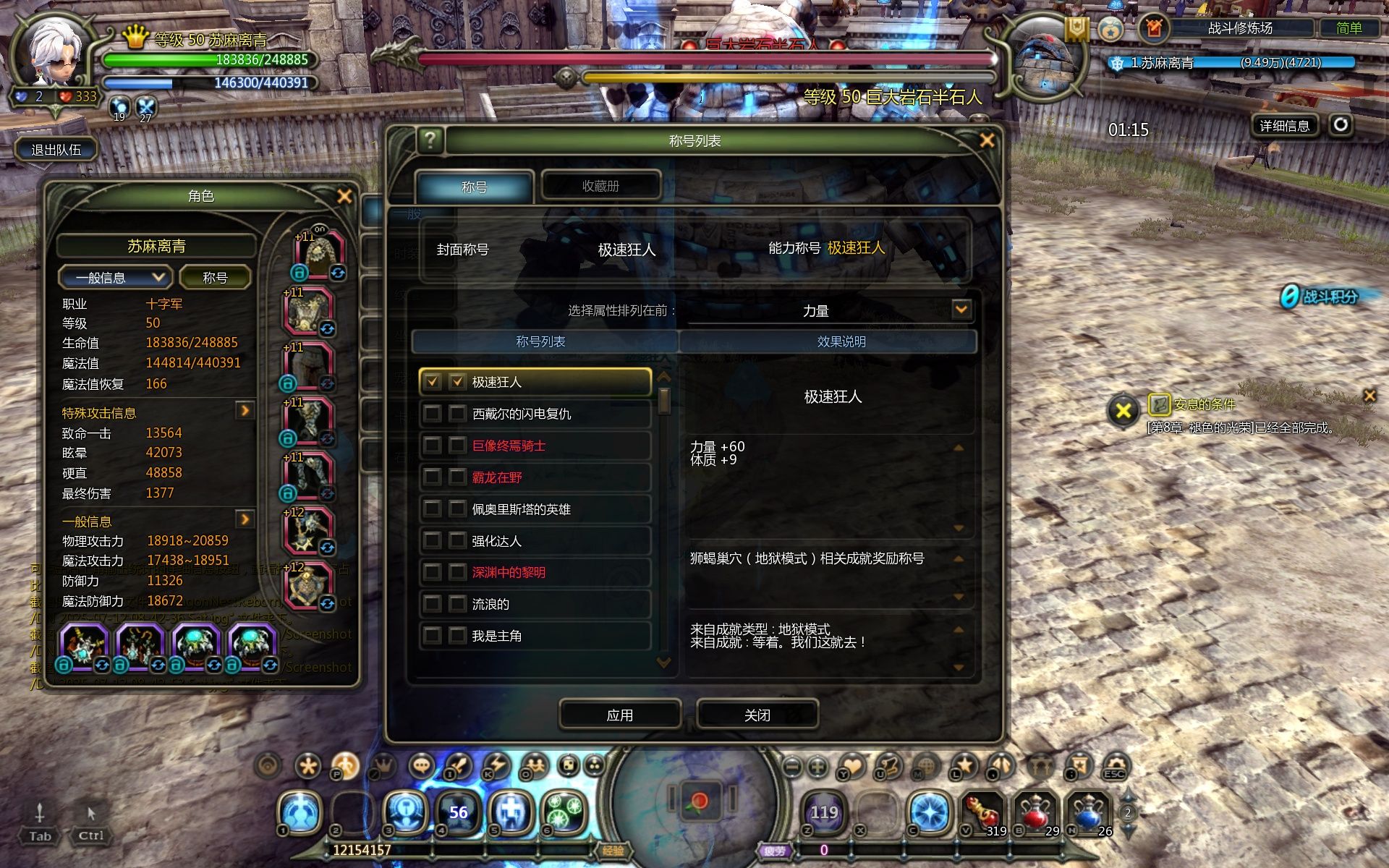The image size is (1389, 868).
Task: Select the 称号 tab in title window
Action: pyautogui.click(x=474, y=187)
